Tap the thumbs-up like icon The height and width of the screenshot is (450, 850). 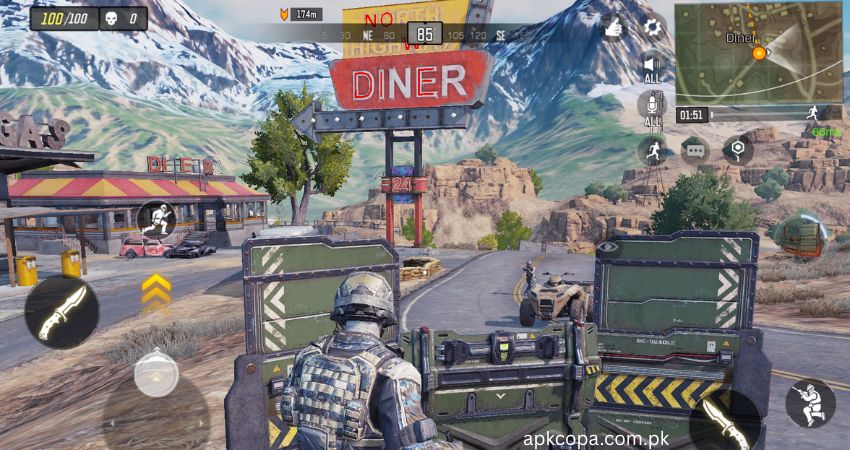point(613,28)
